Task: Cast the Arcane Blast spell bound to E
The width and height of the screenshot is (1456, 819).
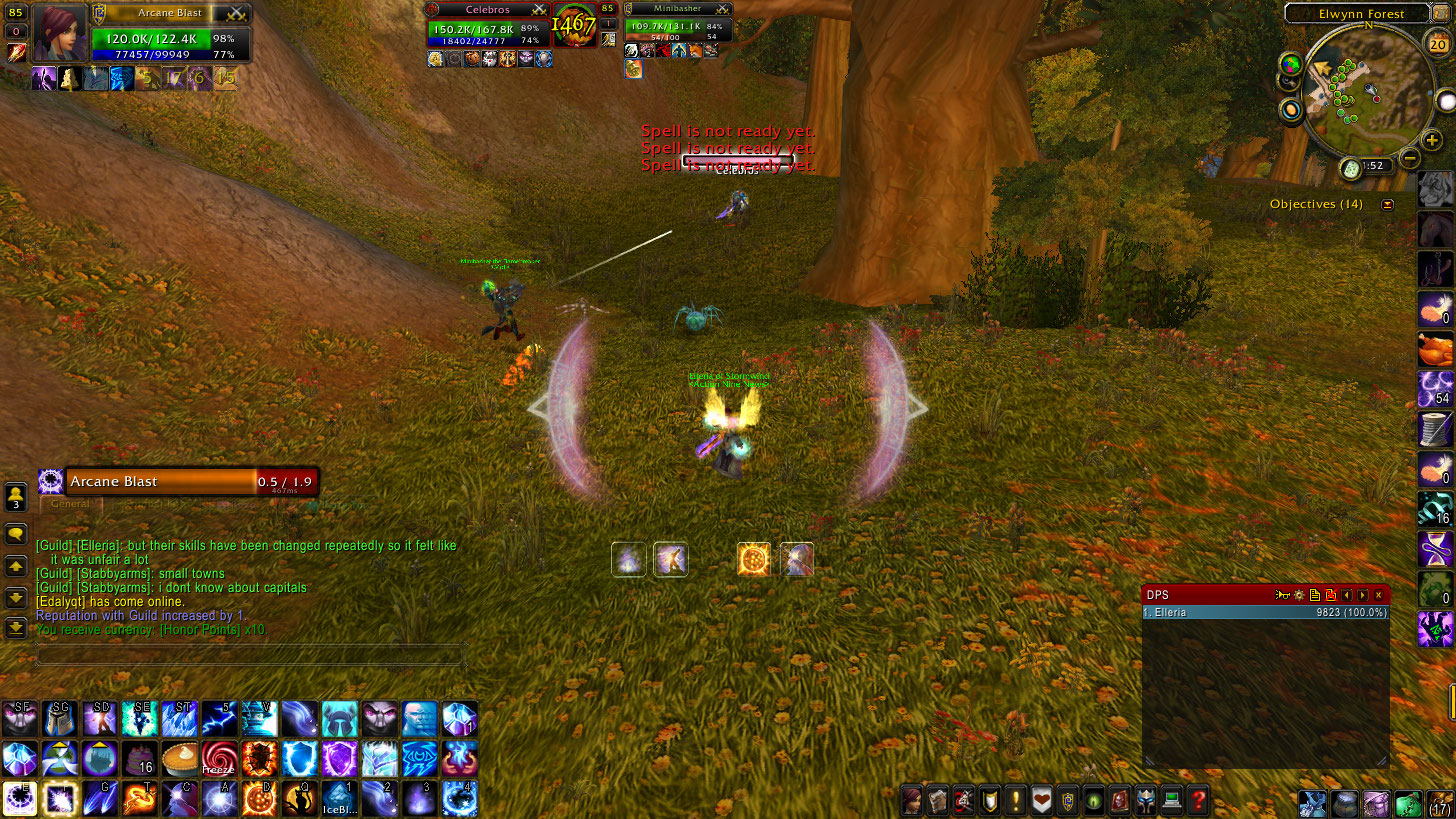Action: point(20,799)
